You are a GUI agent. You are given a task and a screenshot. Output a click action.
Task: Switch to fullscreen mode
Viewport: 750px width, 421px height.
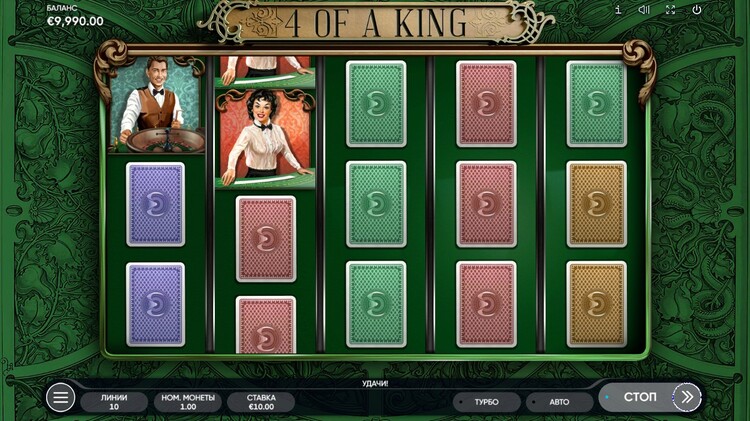[670, 10]
